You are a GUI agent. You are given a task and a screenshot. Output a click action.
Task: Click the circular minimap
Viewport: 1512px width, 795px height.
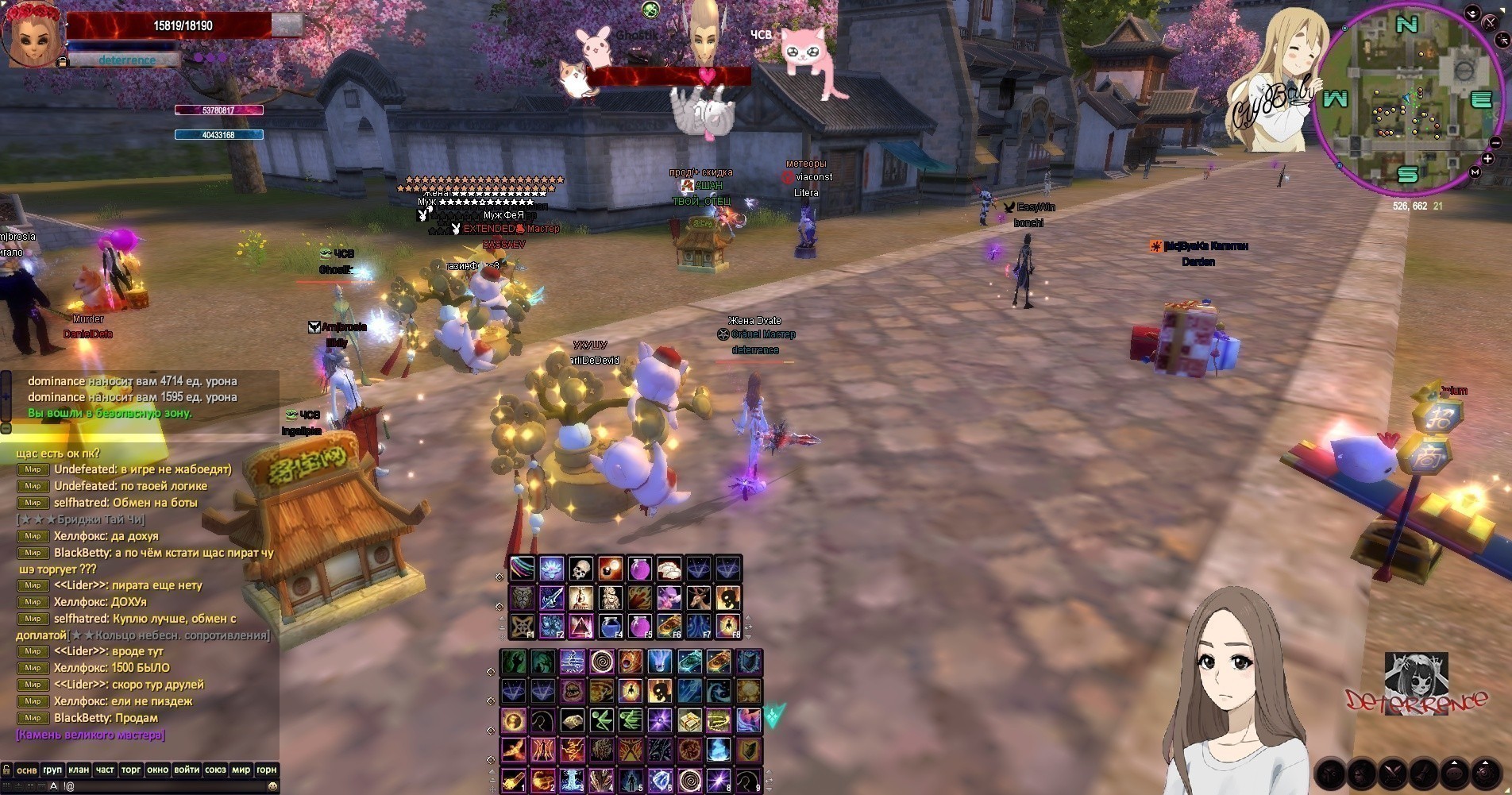[x=1406, y=99]
